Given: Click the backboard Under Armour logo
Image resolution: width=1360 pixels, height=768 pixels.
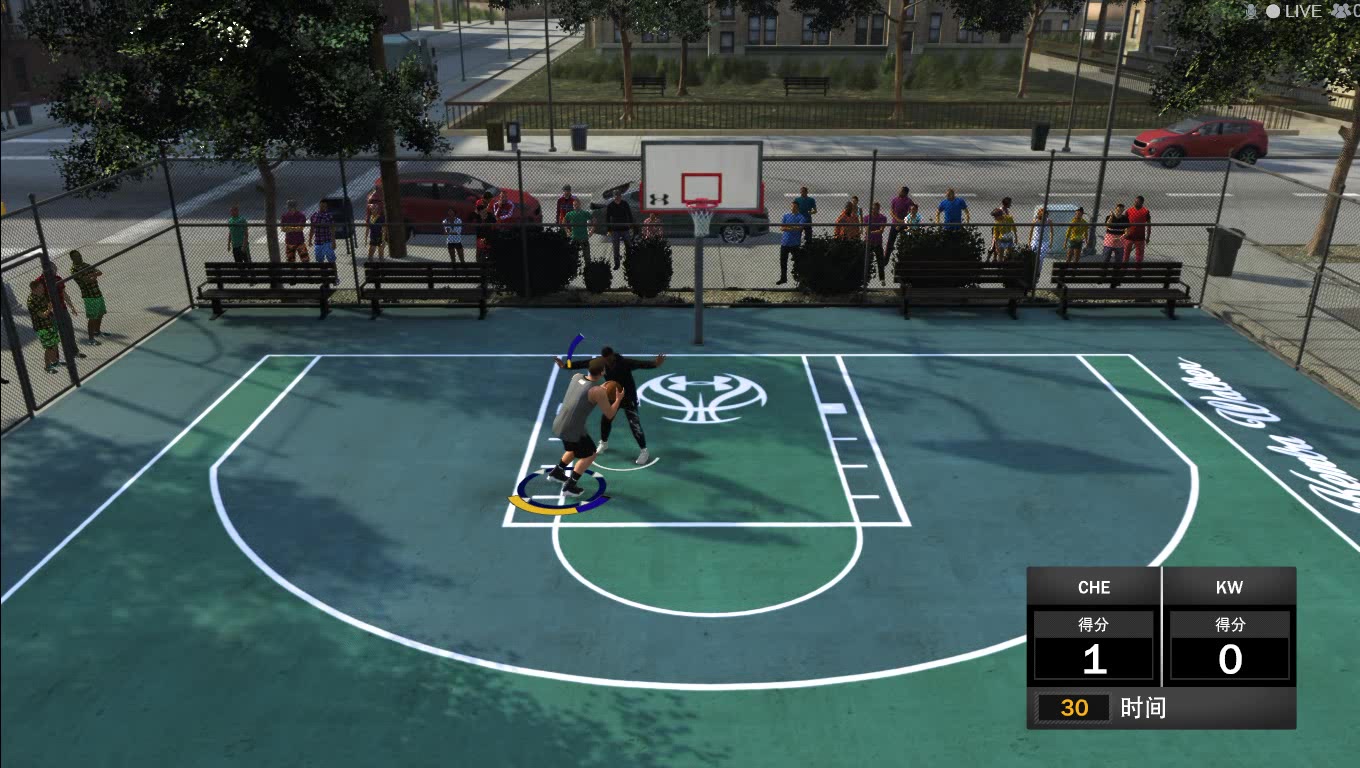Looking at the screenshot, I should 659,198.
